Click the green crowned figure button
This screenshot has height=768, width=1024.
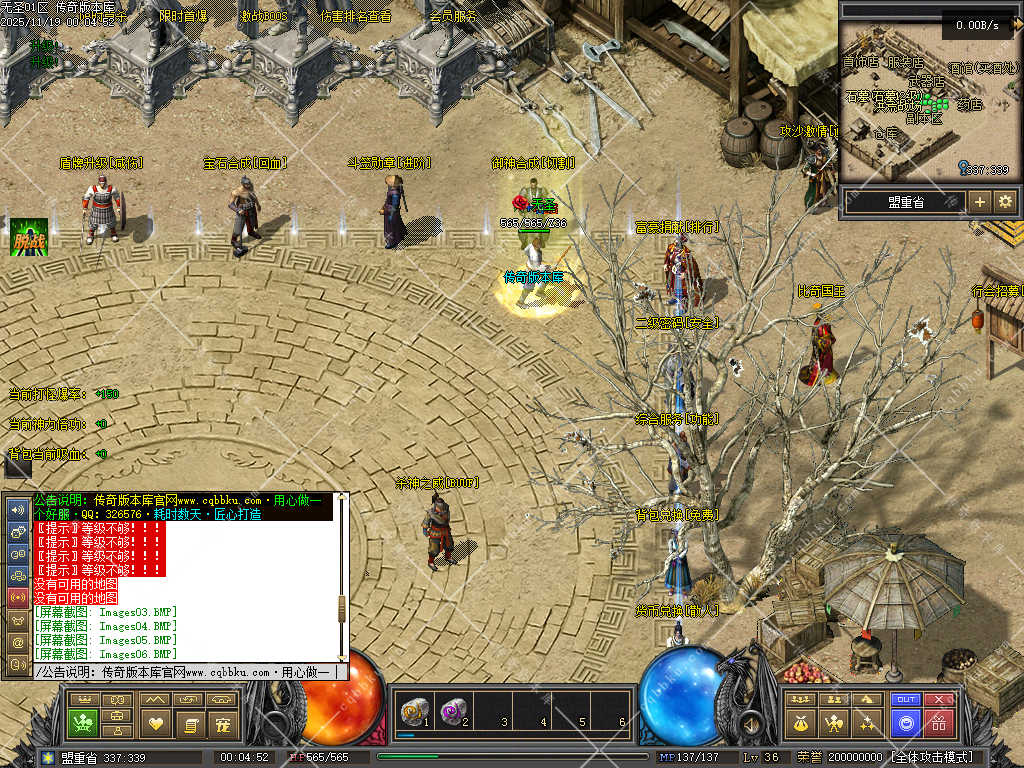coord(82,722)
